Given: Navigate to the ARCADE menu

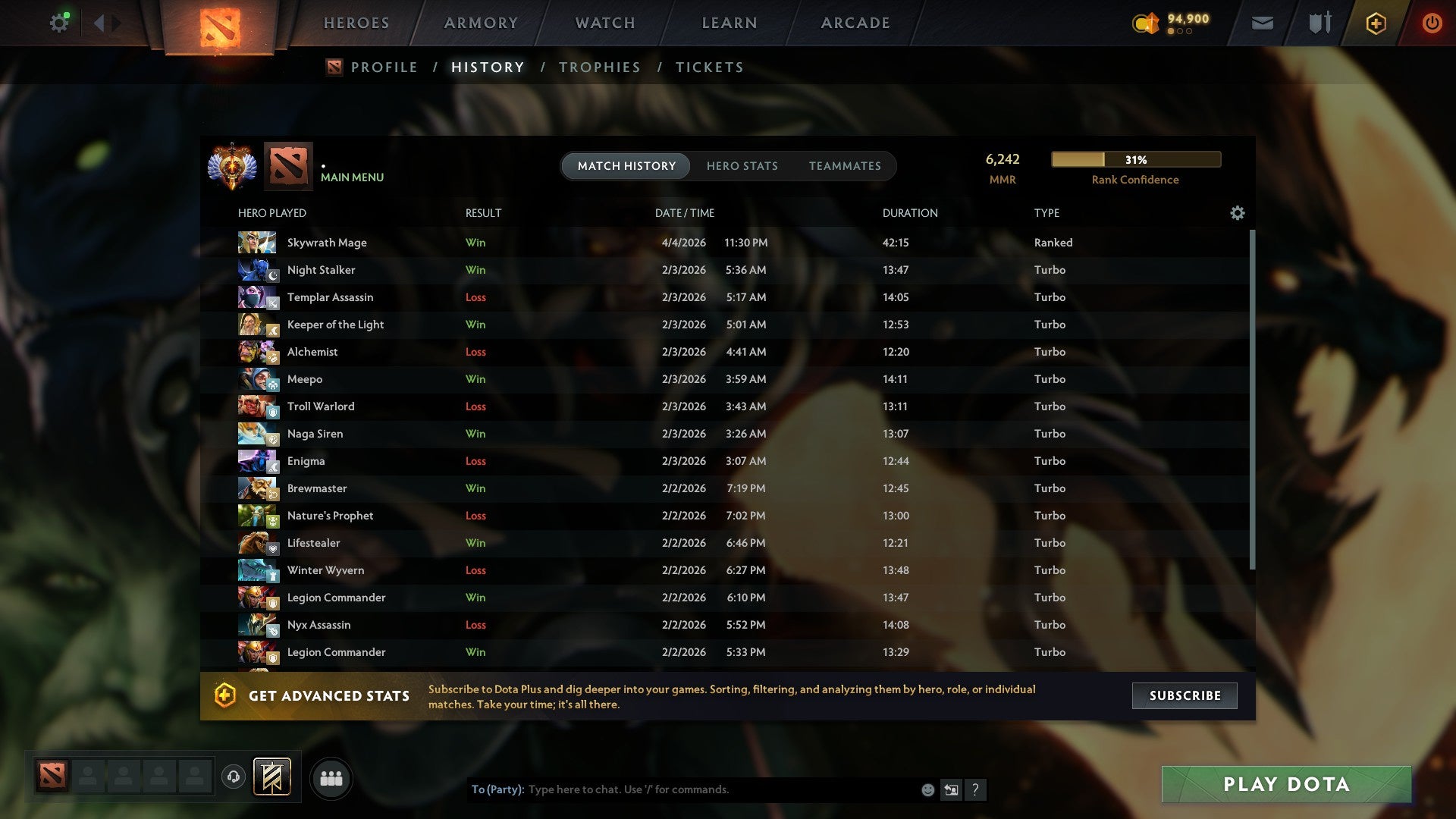Looking at the screenshot, I should click(x=855, y=23).
